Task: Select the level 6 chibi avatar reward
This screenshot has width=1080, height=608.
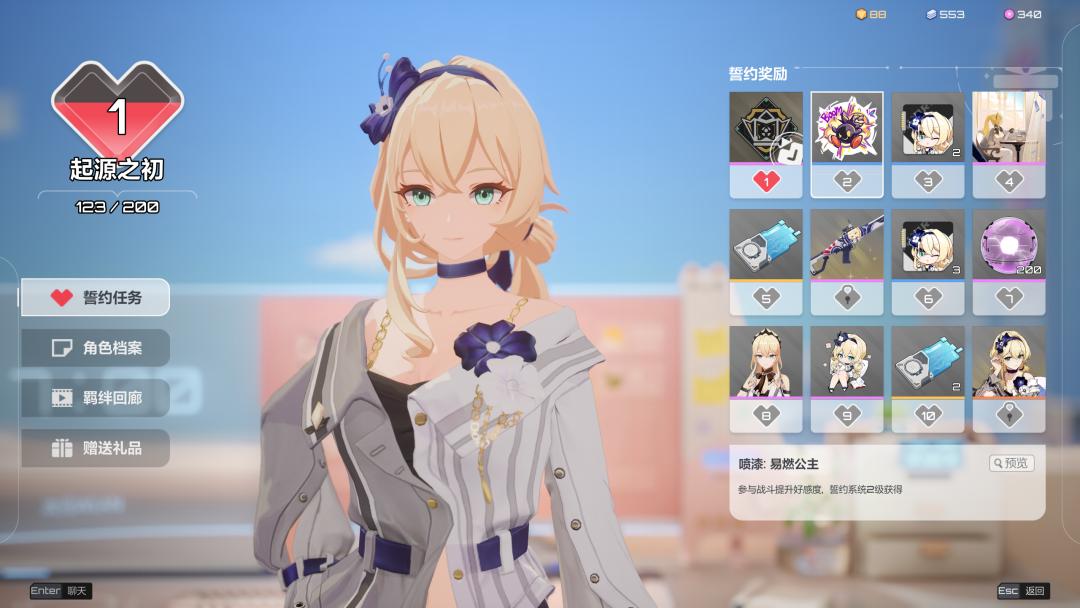Action: [x=928, y=245]
